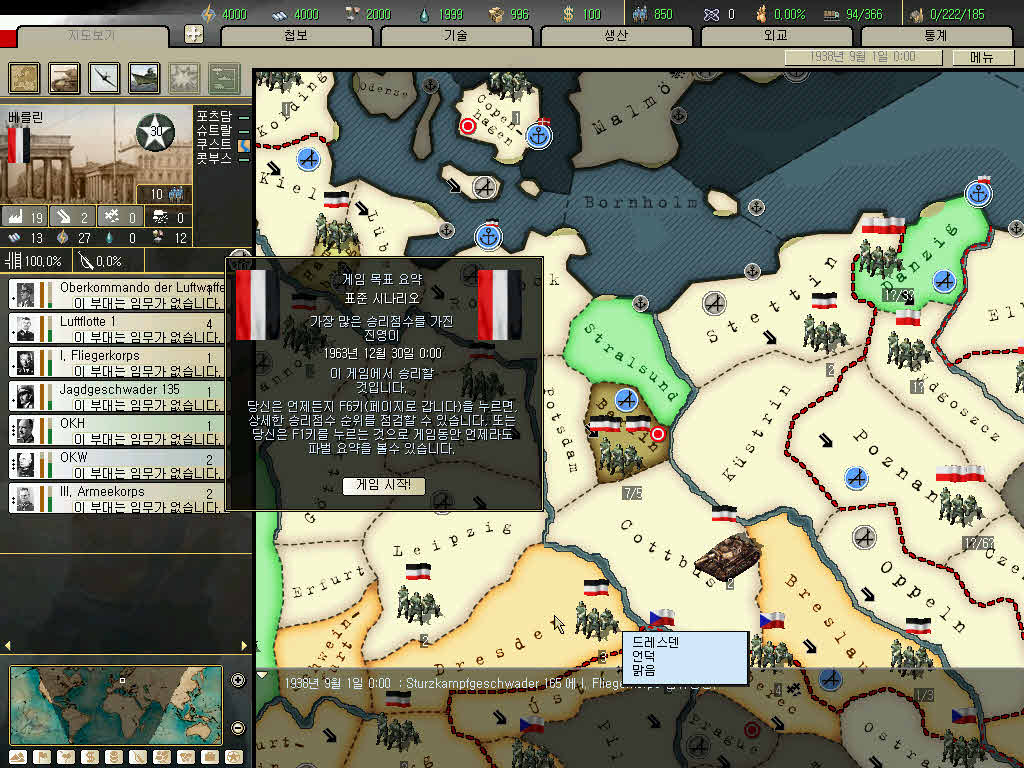The width and height of the screenshot is (1024, 768).
Task: Open the 첩보 intelligence tab
Action: 296,36
